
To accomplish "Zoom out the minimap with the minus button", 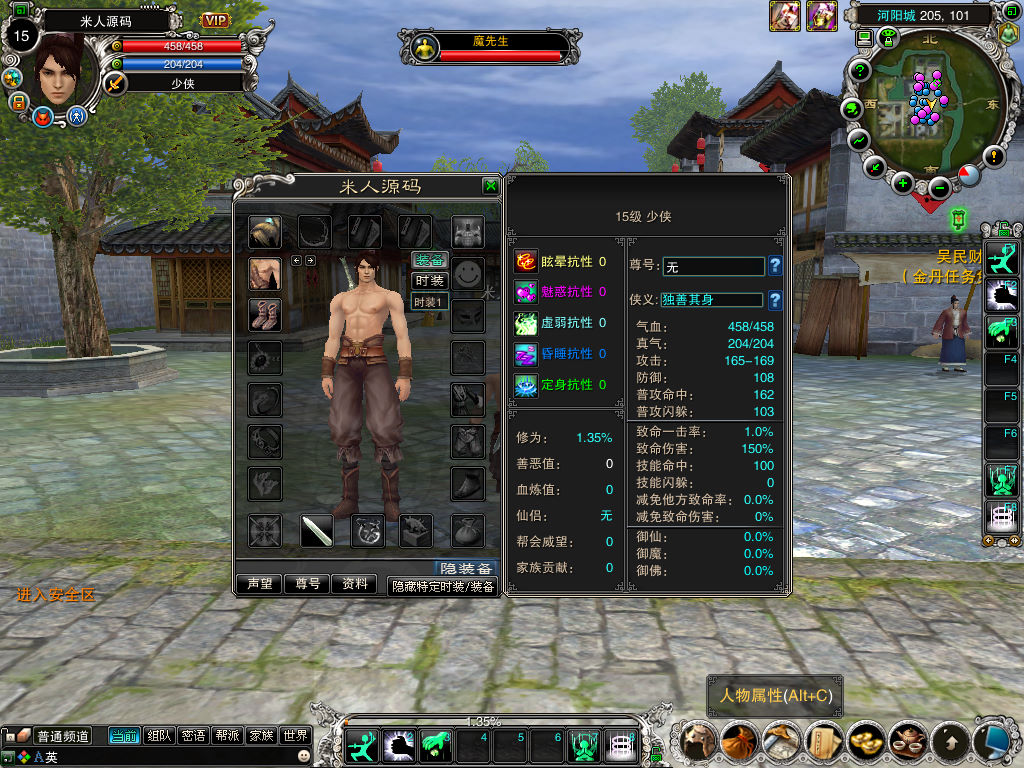I will 939,187.
